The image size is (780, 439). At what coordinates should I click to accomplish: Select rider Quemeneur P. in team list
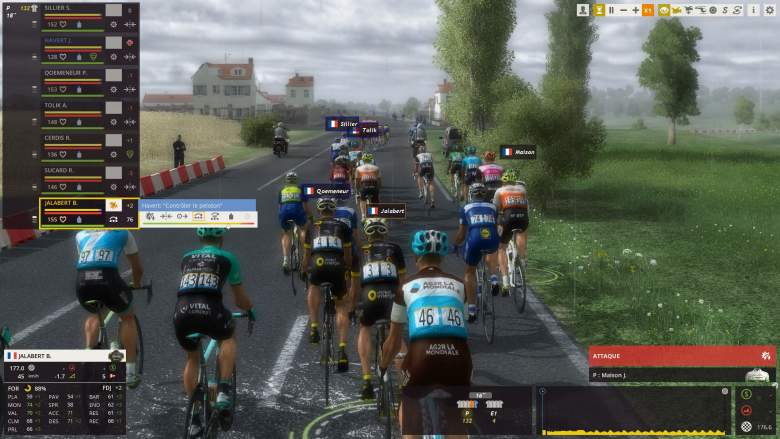coord(70,73)
